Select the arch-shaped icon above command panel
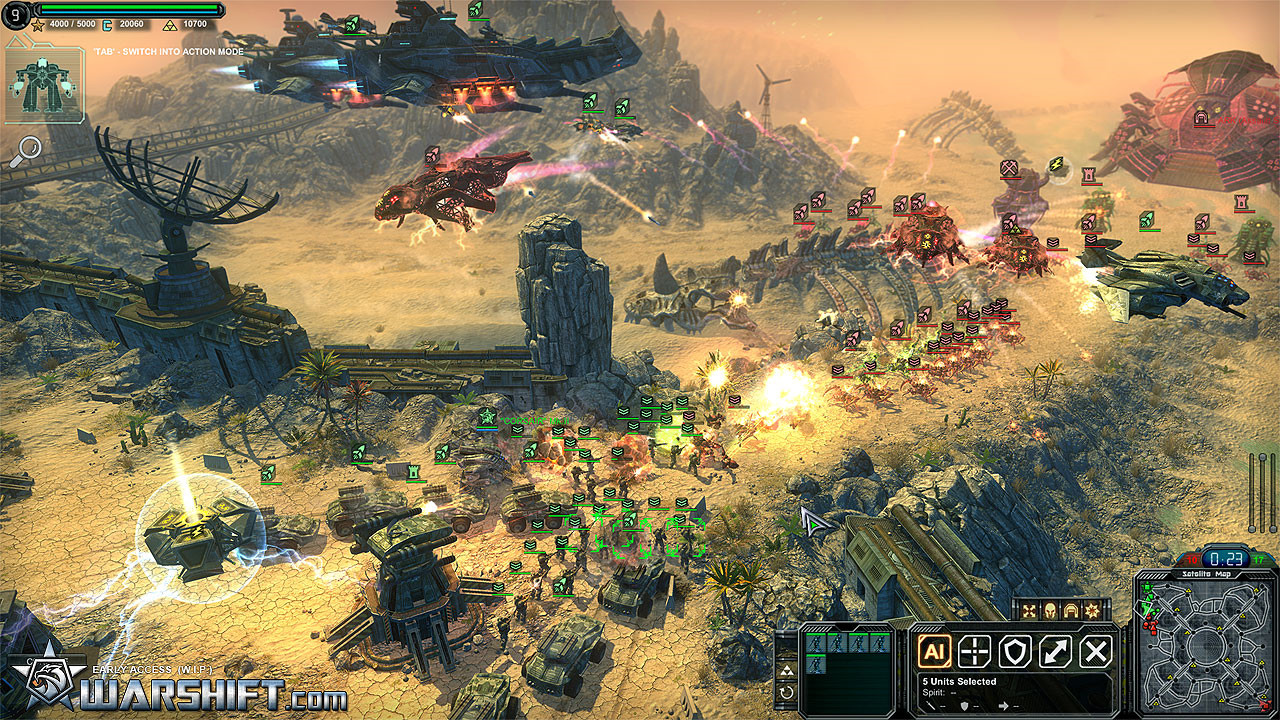Viewport: 1280px width, 720px height. 1071,609
